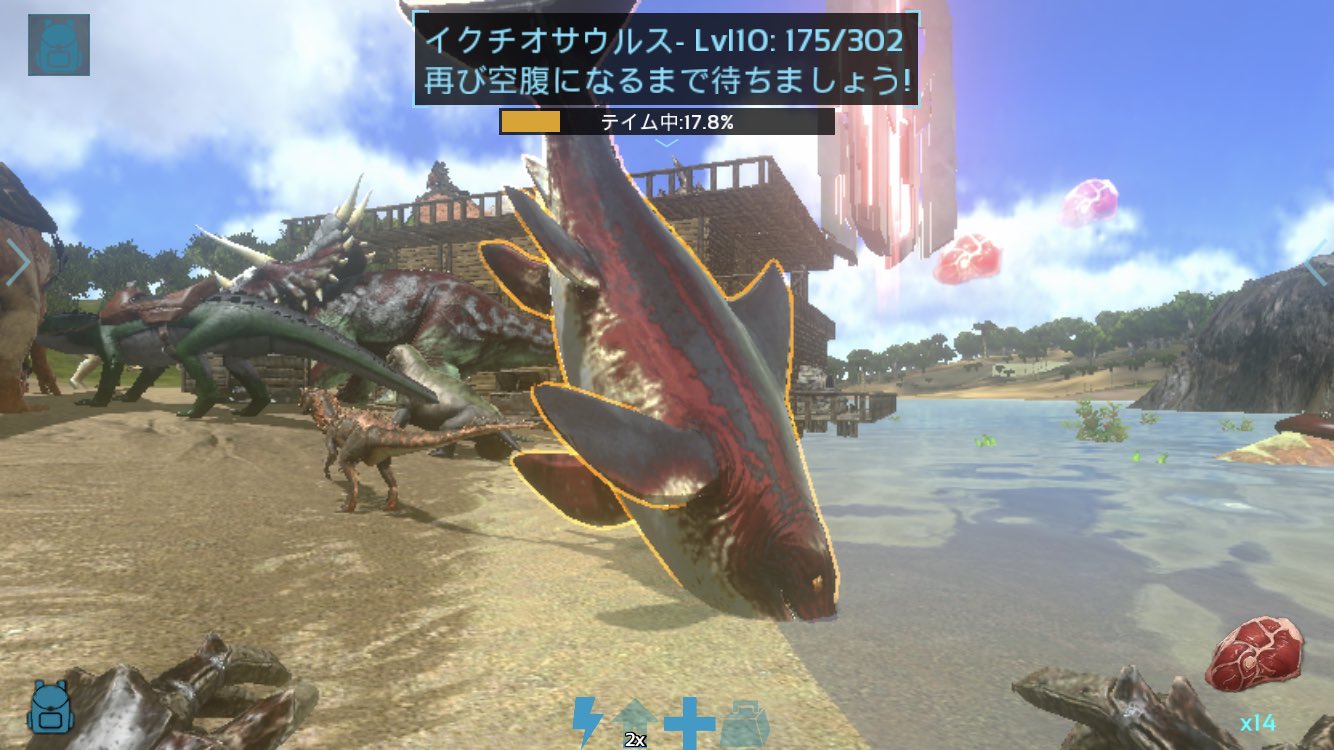Expand the left edge chevron panel
This screenshot has height=750, width=1334.
coord(18,260)
